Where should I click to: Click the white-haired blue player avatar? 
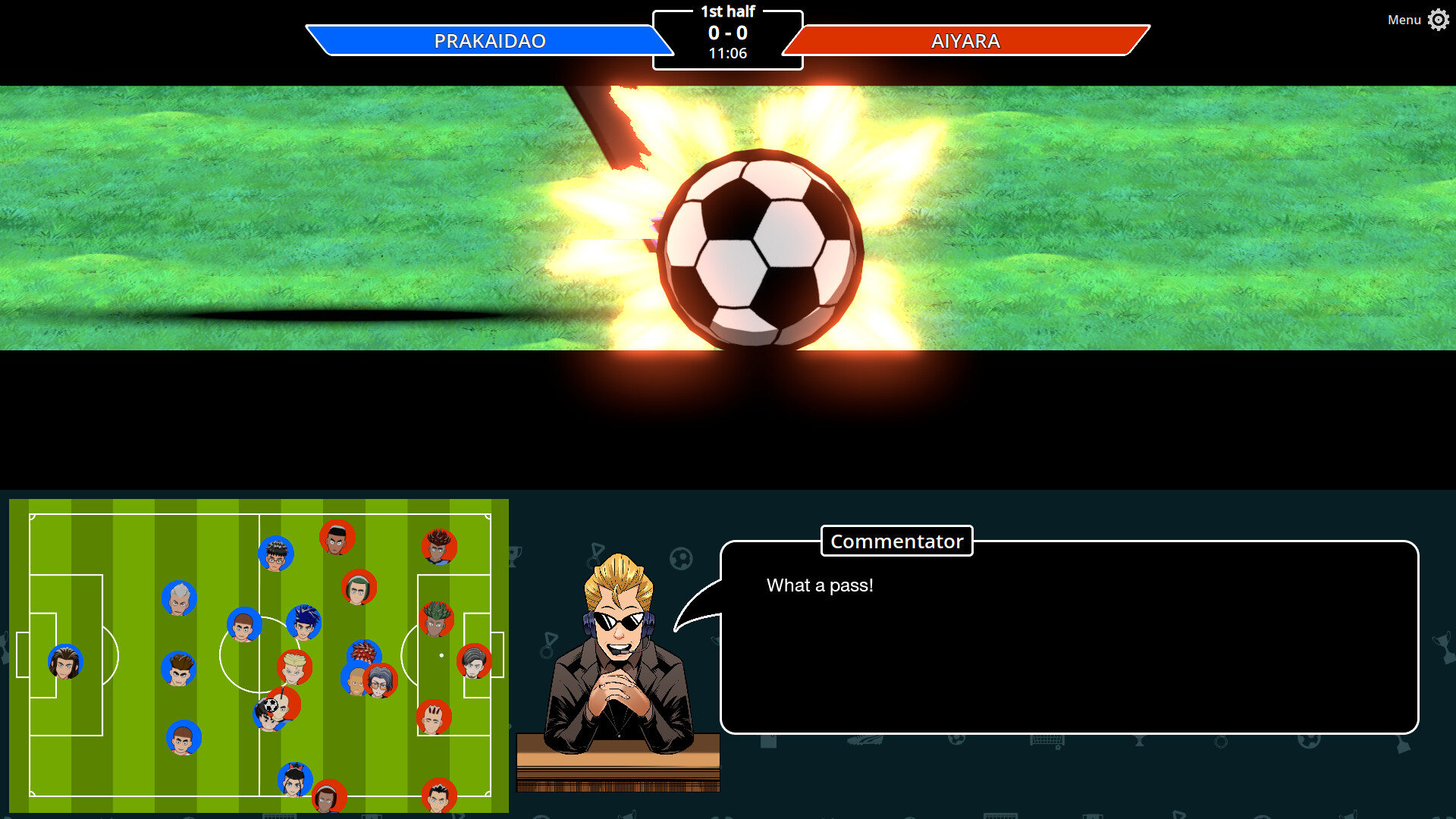[178, 598]
